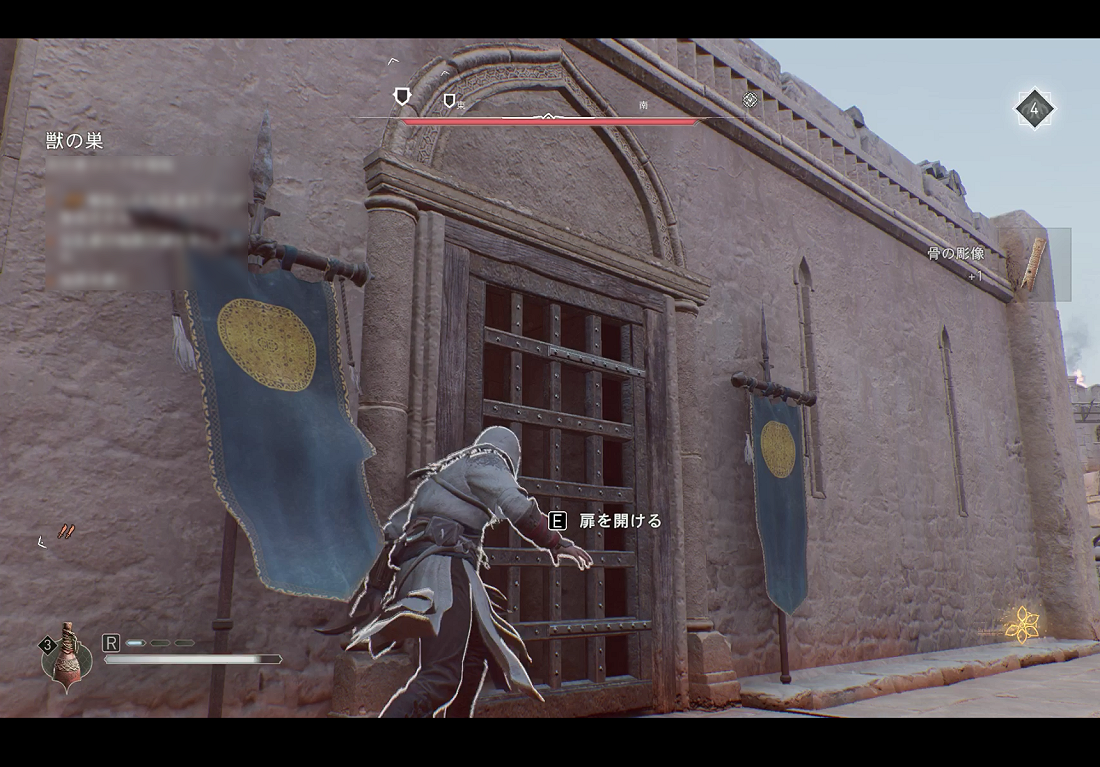This screenshot has height=767, width=1100.
Task: Open the 獣の巣 quest tracker
Action: coord(75,141)
